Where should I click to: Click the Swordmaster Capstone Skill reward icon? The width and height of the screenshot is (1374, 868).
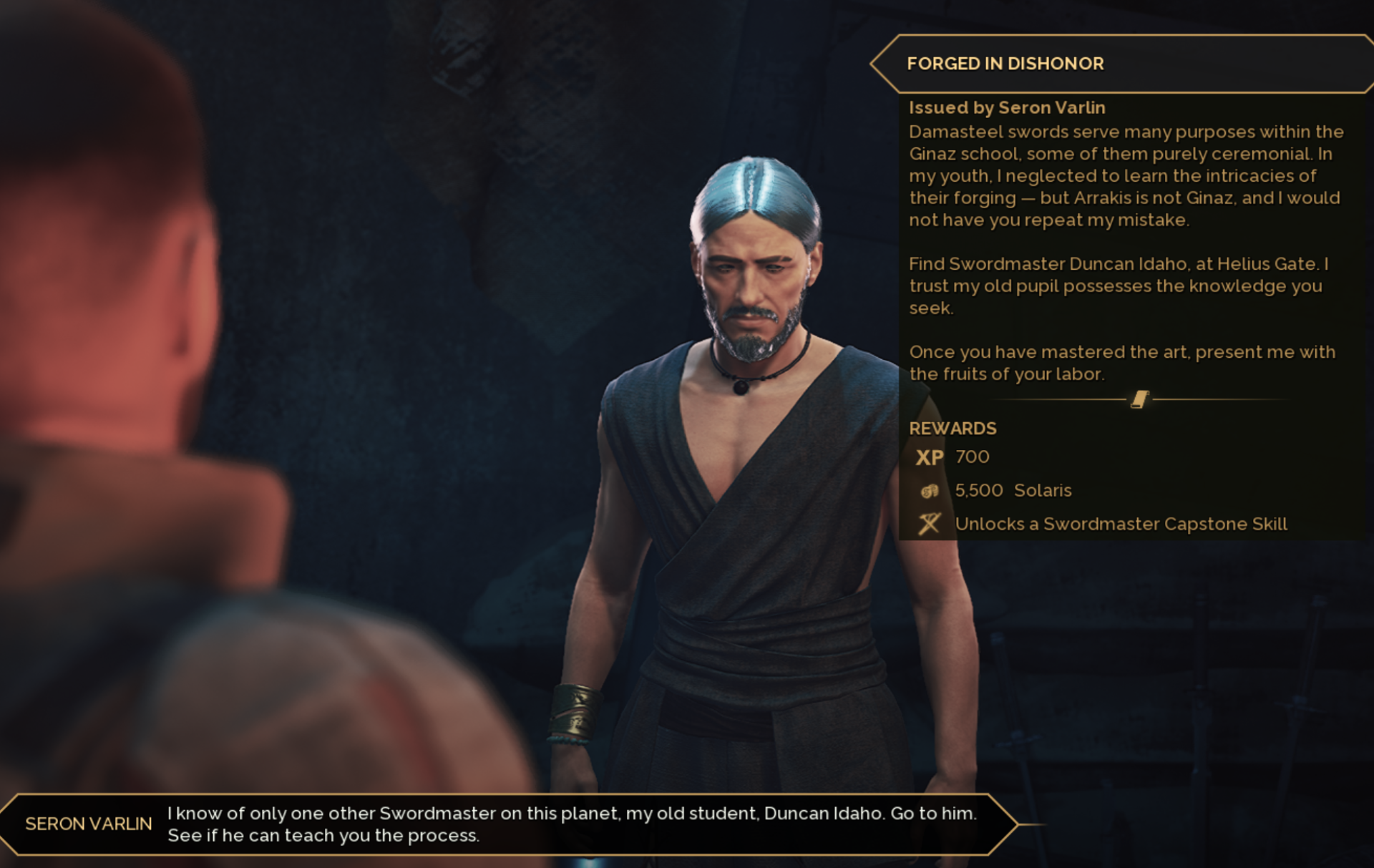[929, 524]
